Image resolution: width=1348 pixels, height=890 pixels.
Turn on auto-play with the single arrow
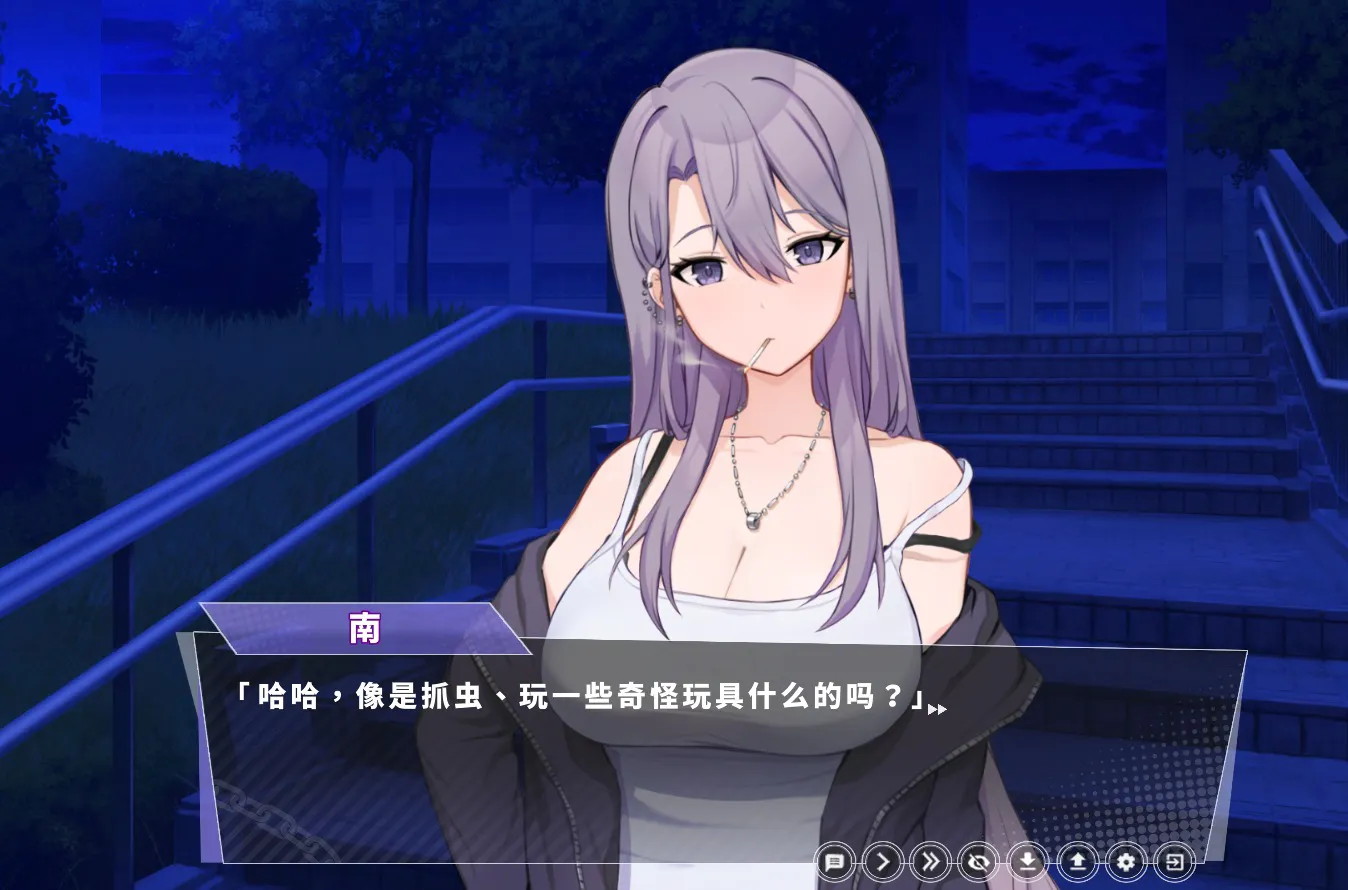pyautogui.click(x=883, y=861)
